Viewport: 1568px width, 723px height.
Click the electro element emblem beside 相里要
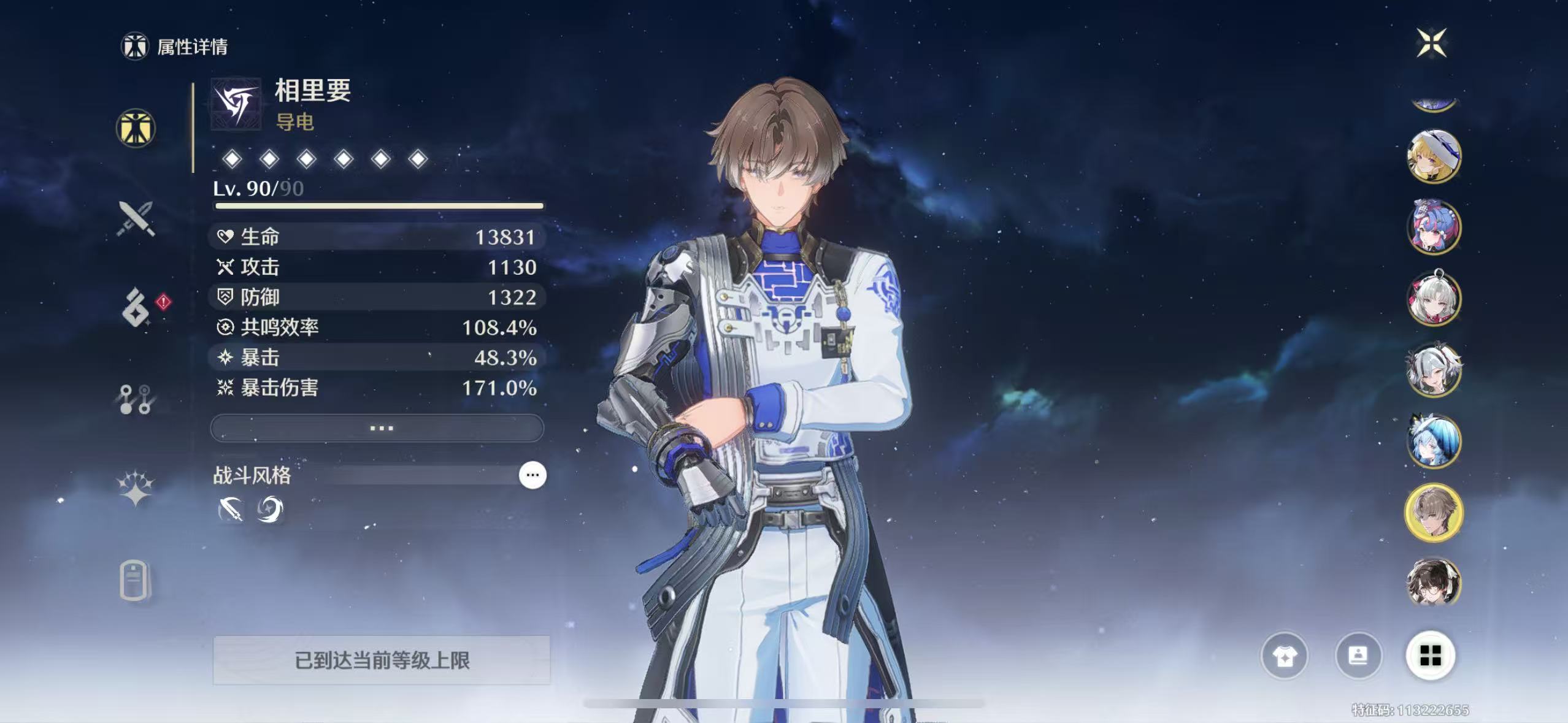[x=236, y=104]
